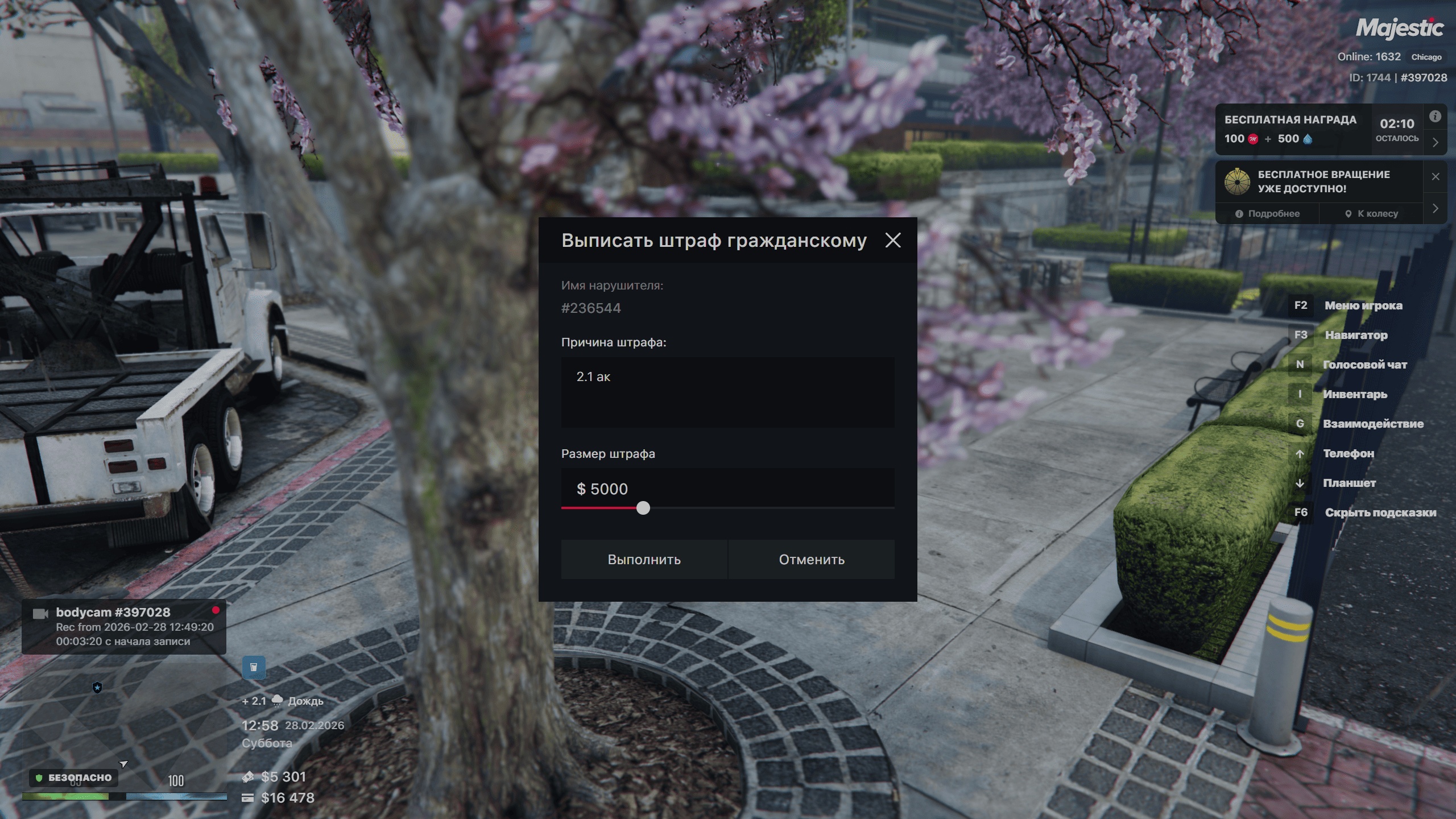The image size is (1456, 819).
Task: Cancel the fine with Отменить
Action: (x=812, y=560)
